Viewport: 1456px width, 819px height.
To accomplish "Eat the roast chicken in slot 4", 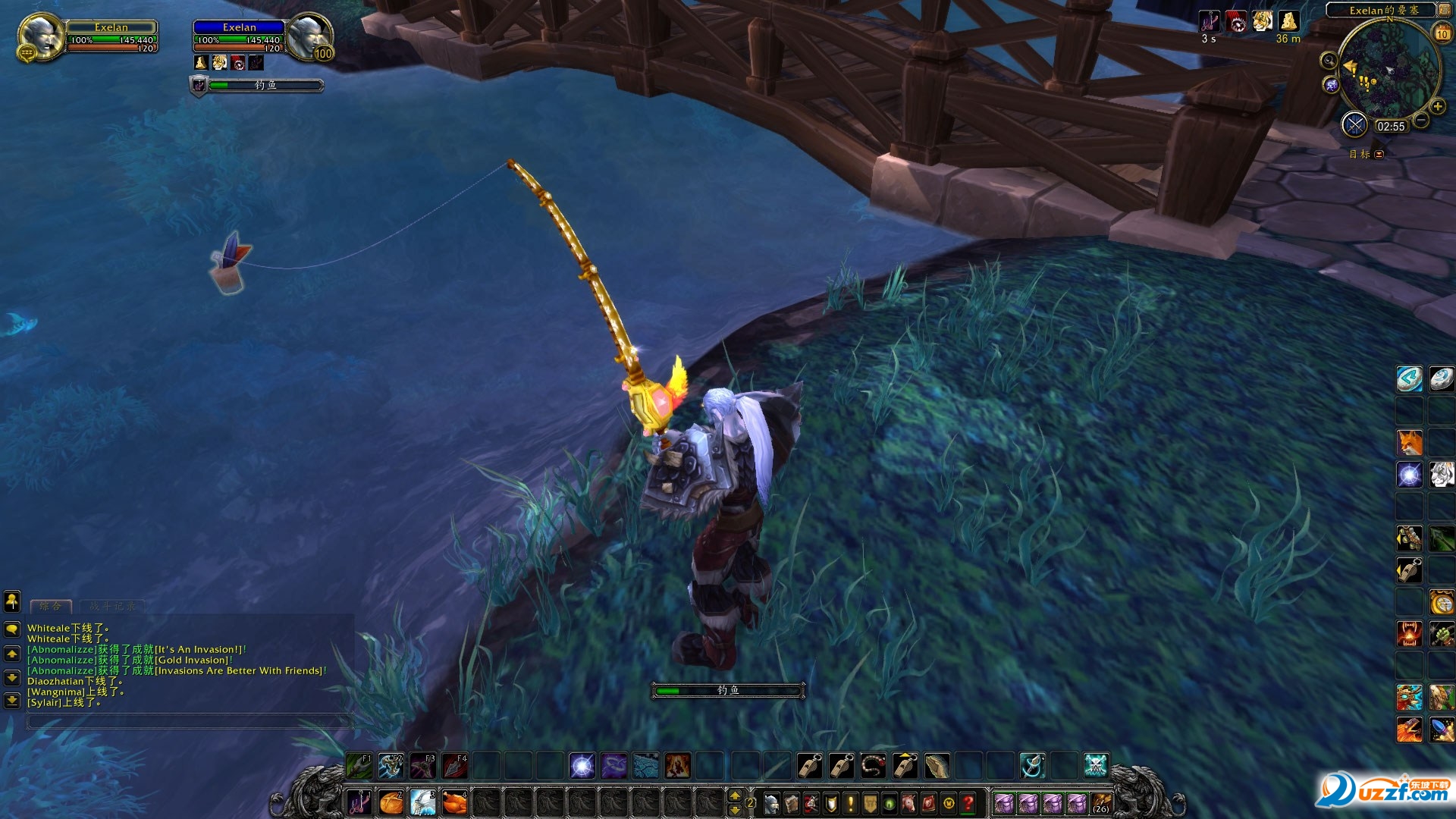I will pos(455,802).
